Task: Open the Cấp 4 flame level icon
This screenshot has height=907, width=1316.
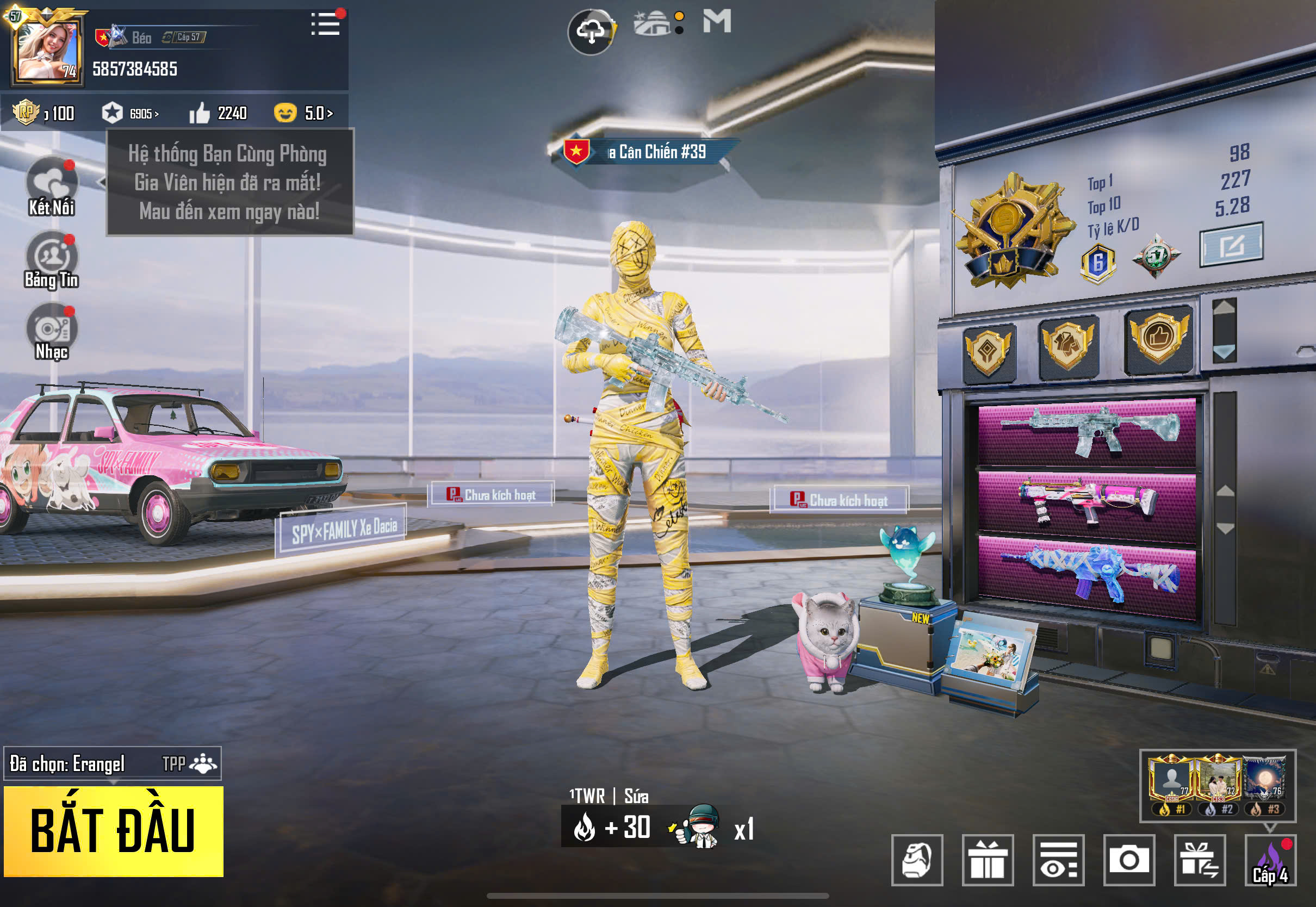Action: (1270, 860)
